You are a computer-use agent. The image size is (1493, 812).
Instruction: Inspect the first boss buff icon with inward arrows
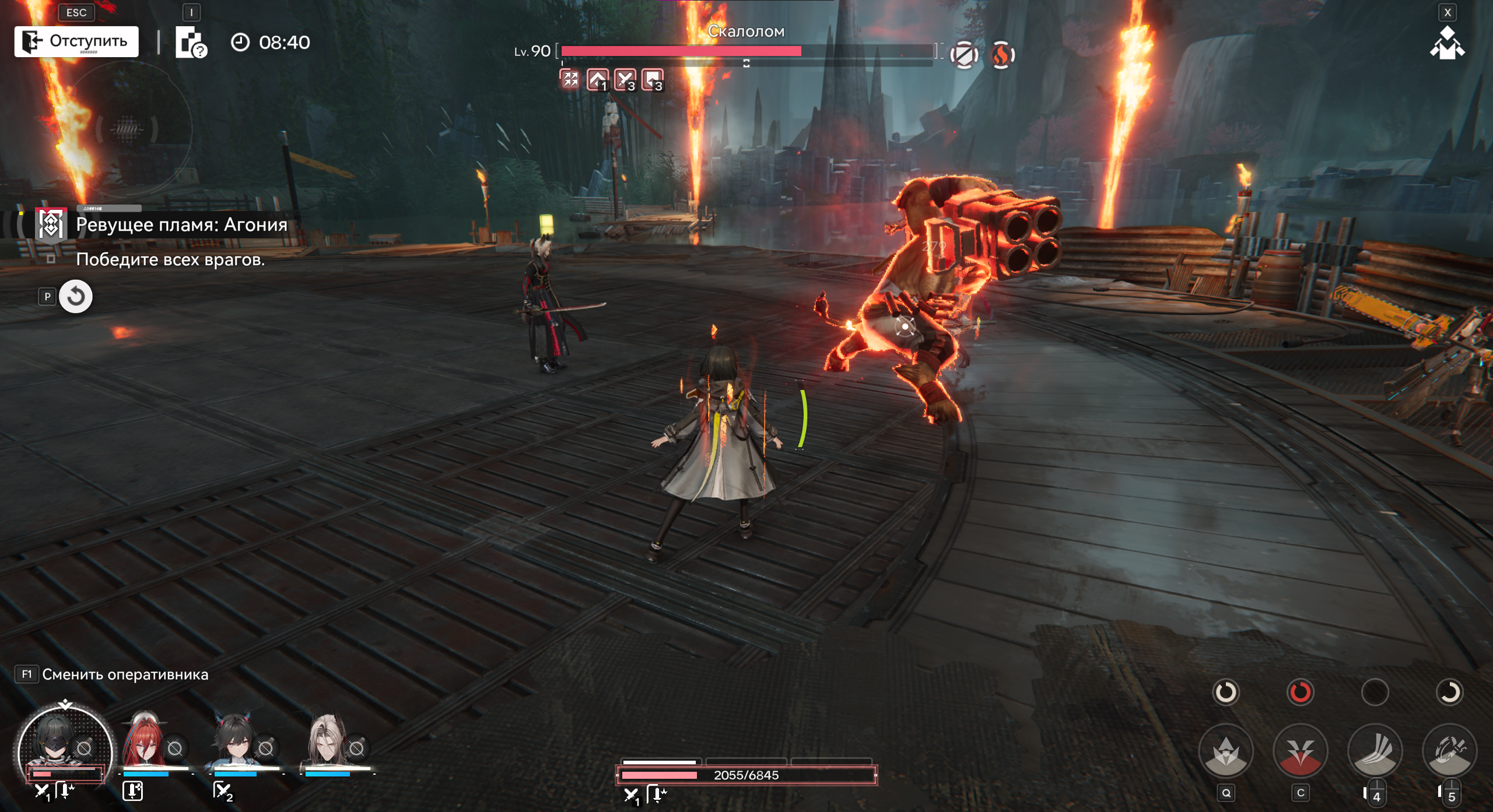pyautogui.click(x=570, y=79)
